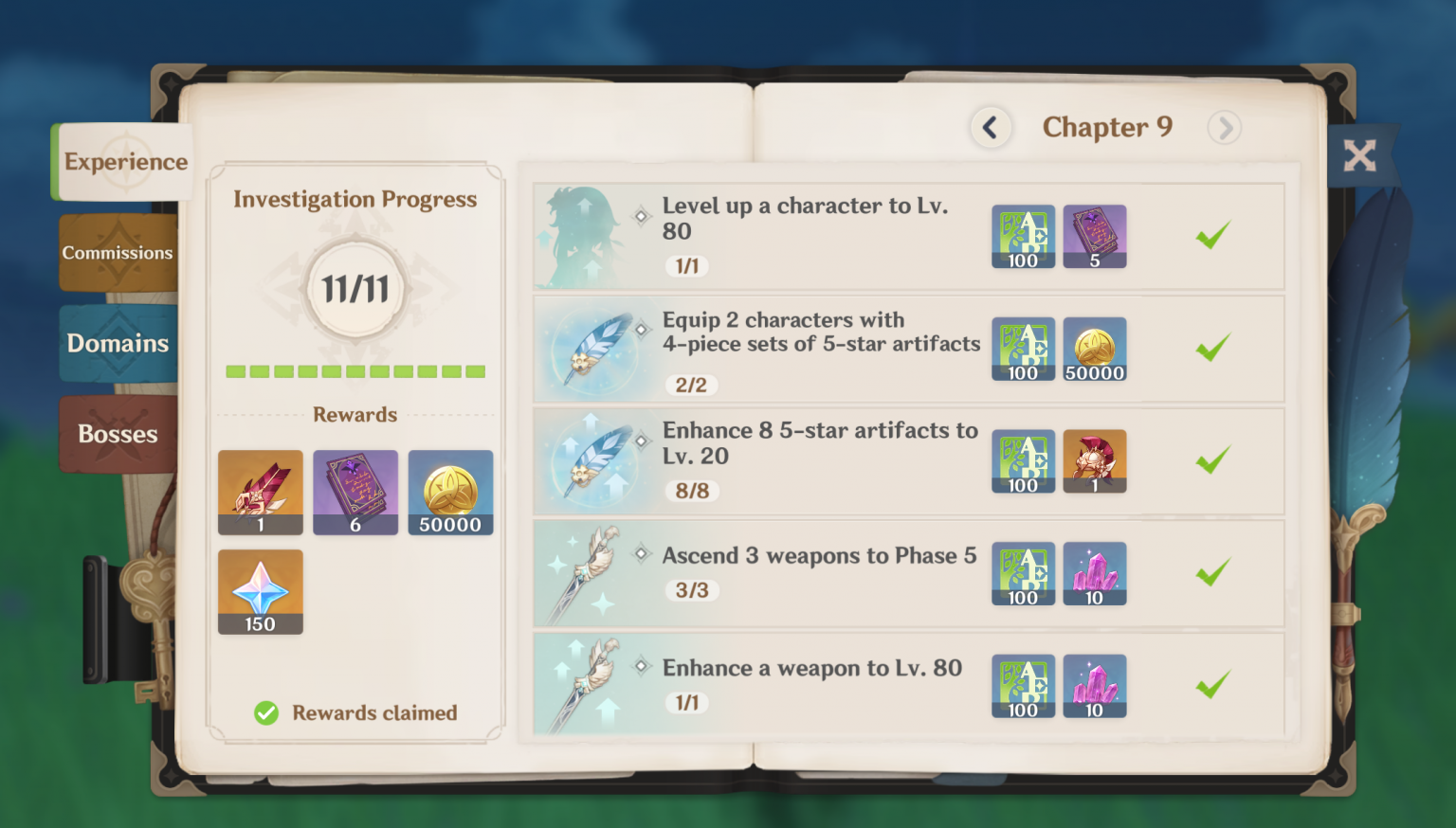Screen dimensions: 1456x828
Task: Select the Adventure EXP icon beside the Lv. 80 quest
Action: (1023, 236)
